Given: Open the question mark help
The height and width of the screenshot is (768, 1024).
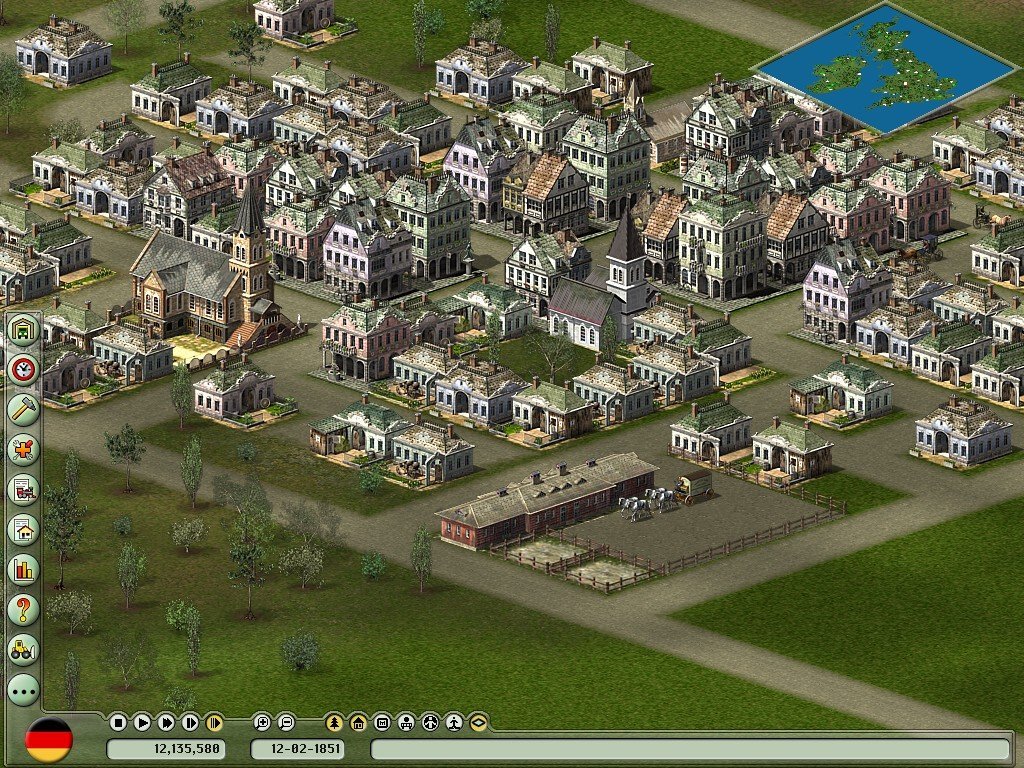Looking at the screenshot, I should tap(22, 608).
